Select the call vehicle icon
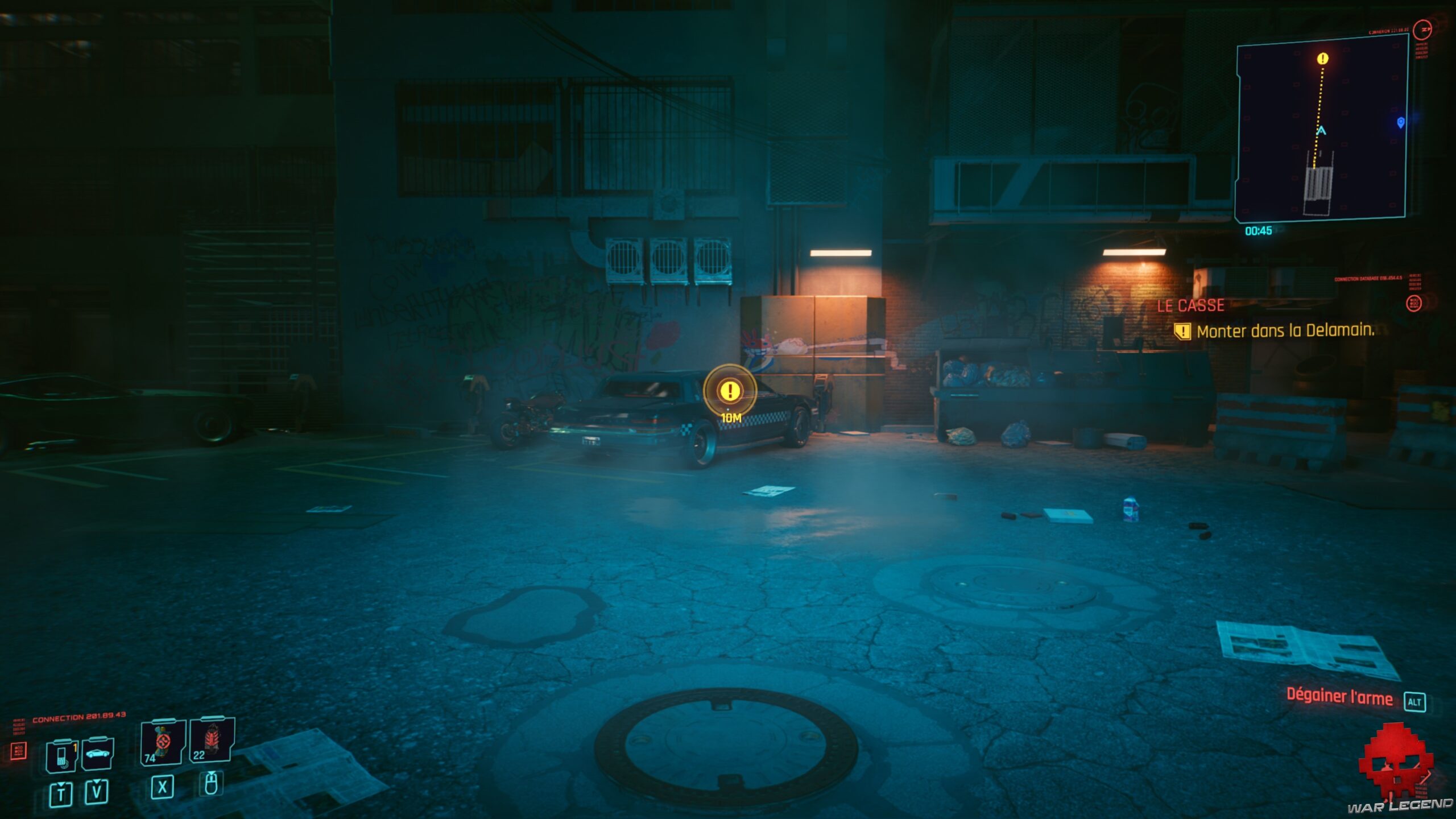 [x=98, y=754]
